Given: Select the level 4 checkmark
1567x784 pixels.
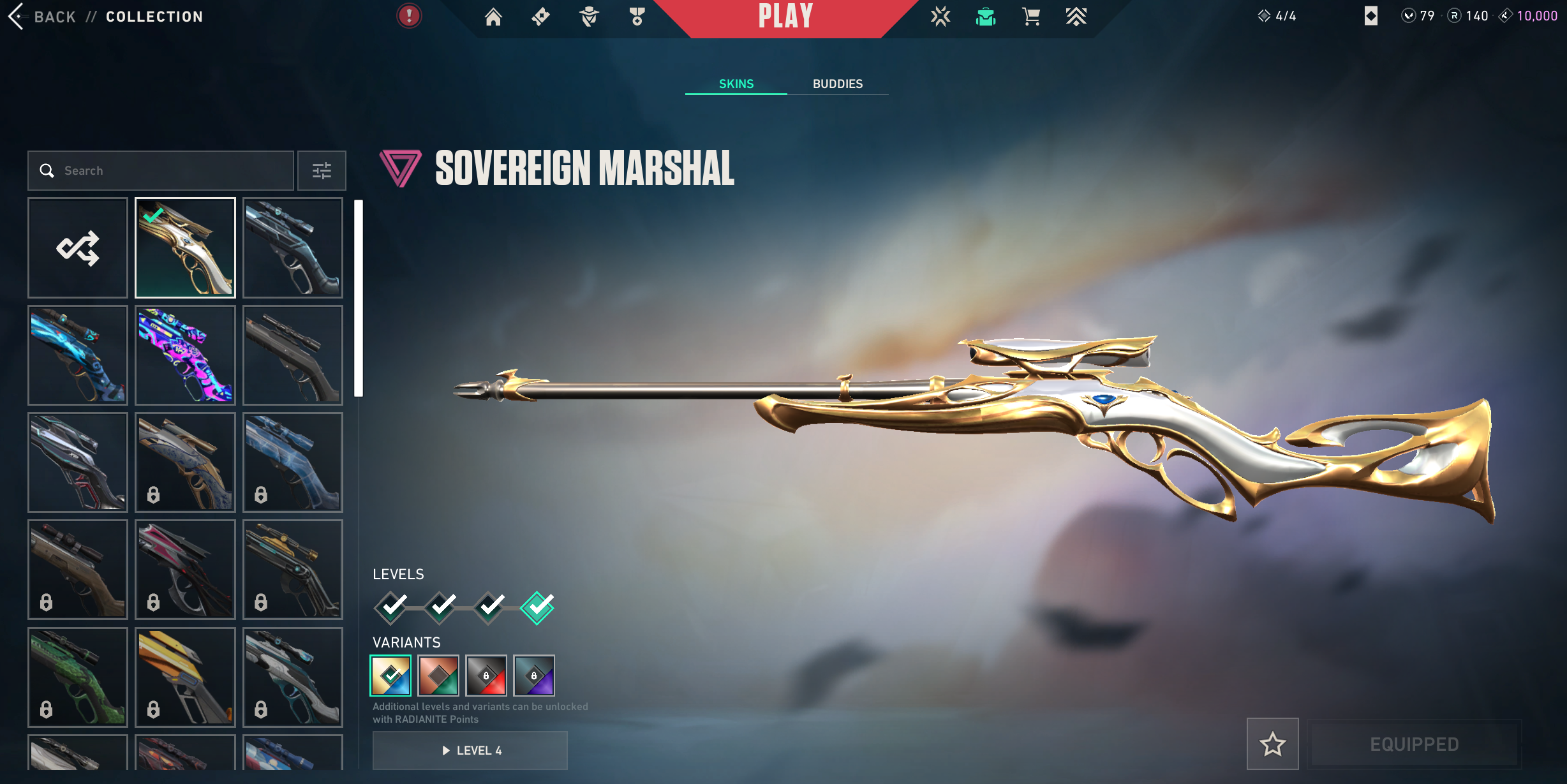Looking at the screenshot, I should click(x=537, y=607).
